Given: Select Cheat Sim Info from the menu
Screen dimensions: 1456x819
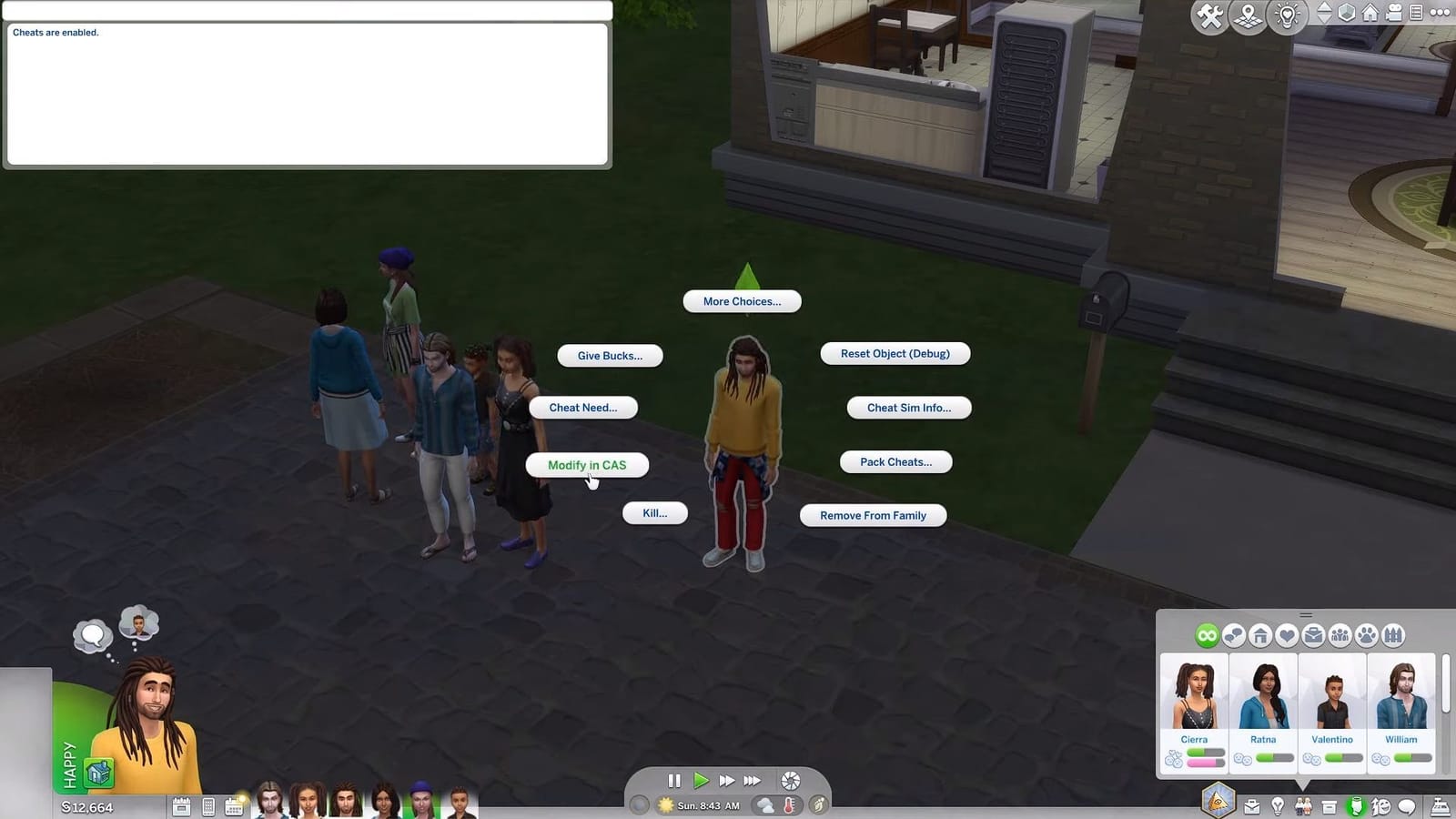Looking at the screenshot, I should tap(908, 408).
